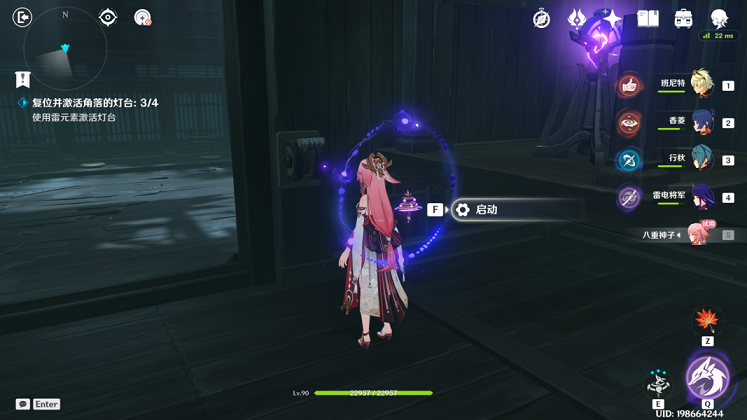This screenshot has width=747, height=420.
Task: Open the quest bookmark exclamation icon
Action: click(x=22, y=79)
